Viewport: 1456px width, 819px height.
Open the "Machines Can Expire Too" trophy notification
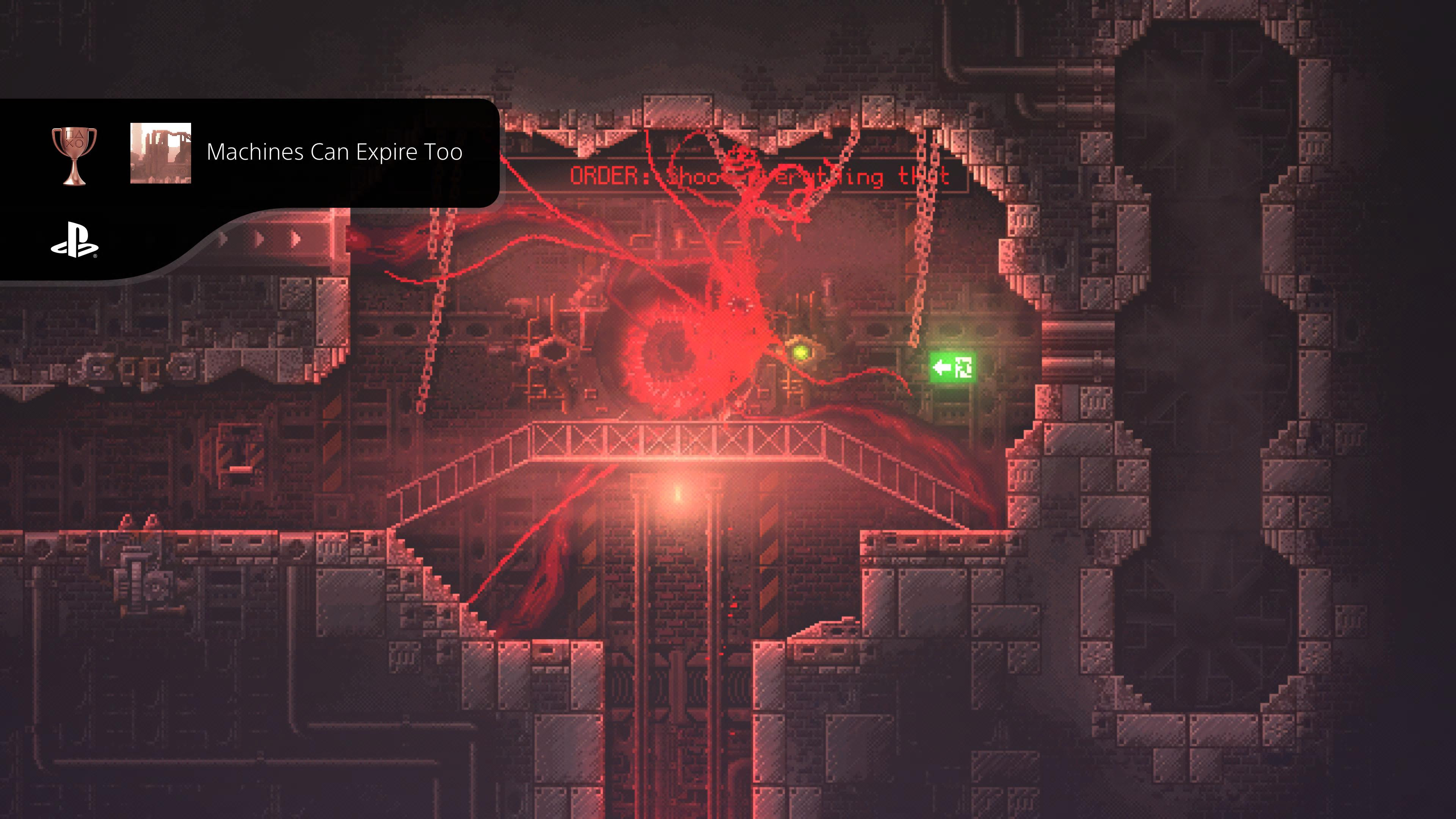[334, 152]
